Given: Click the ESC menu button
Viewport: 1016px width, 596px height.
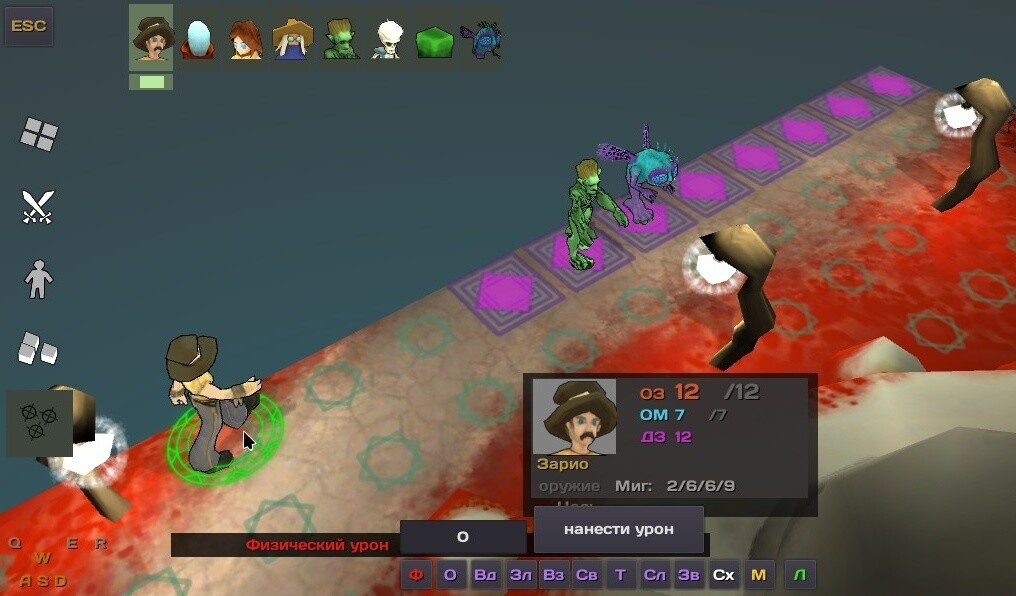Looking at the screenshot, I should click(28, 26).
